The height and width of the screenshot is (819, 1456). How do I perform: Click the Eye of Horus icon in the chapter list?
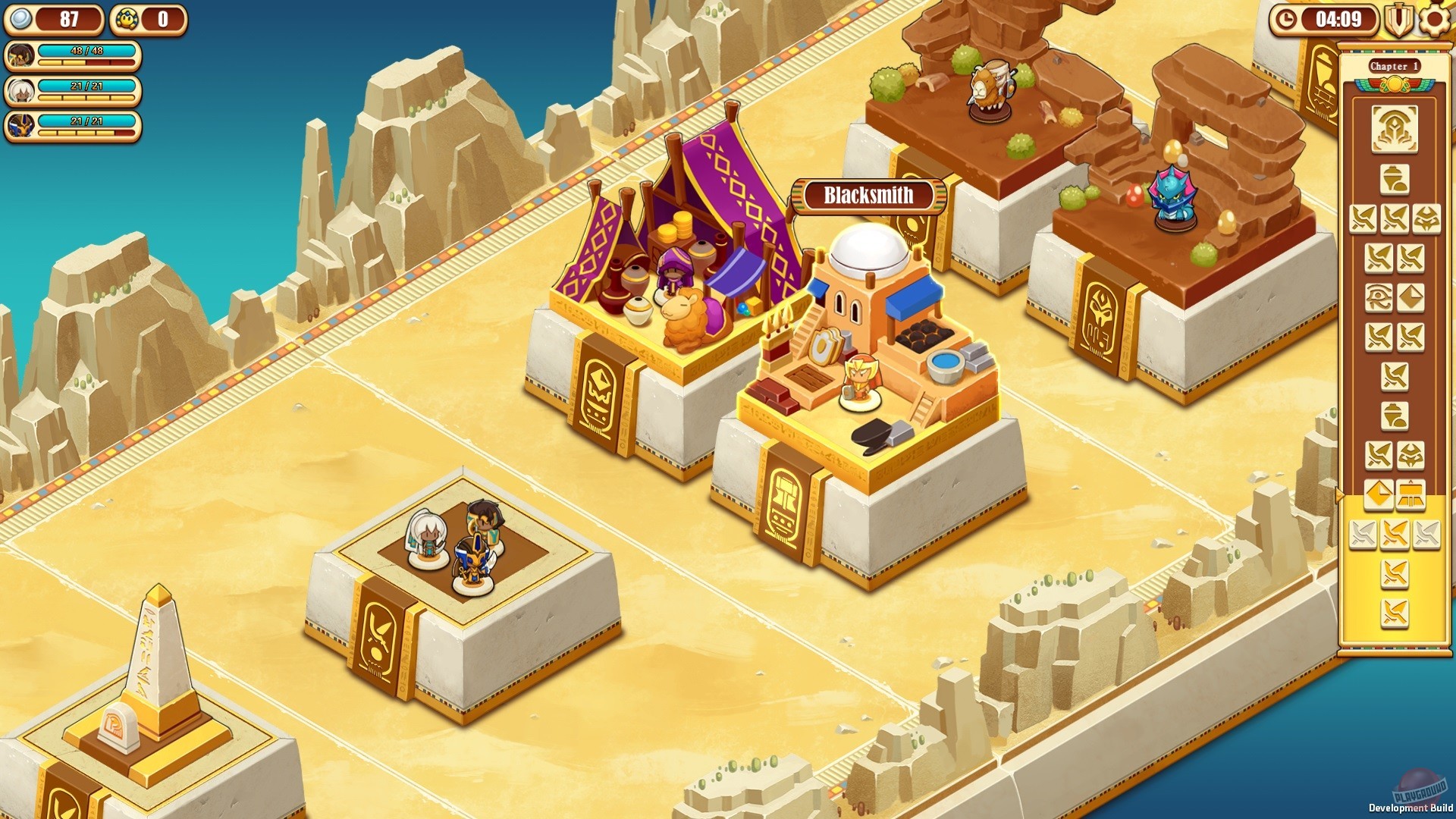(1381, 297)
